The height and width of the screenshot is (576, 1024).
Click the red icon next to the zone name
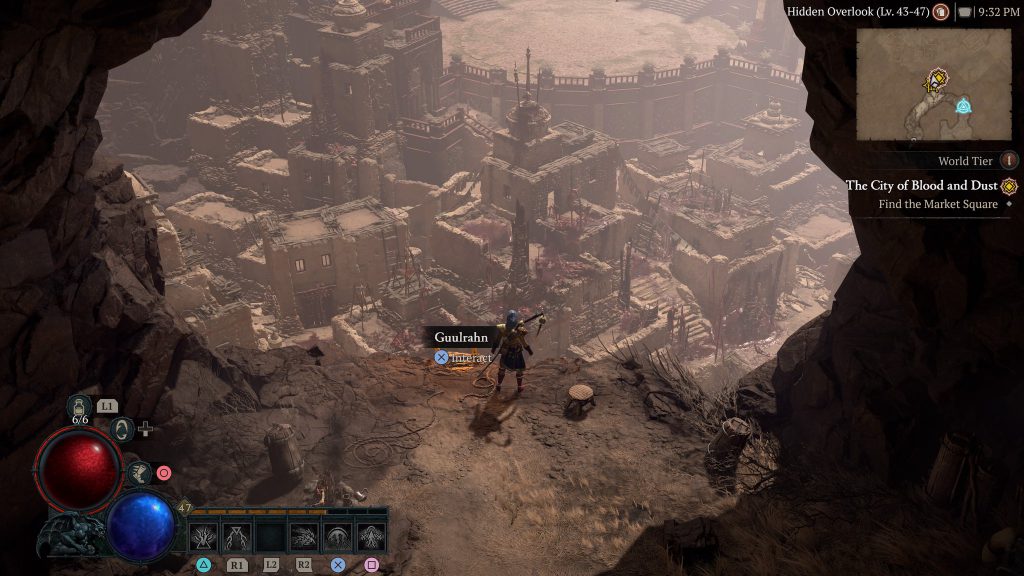pyautogui.click(x=940, y=12)
